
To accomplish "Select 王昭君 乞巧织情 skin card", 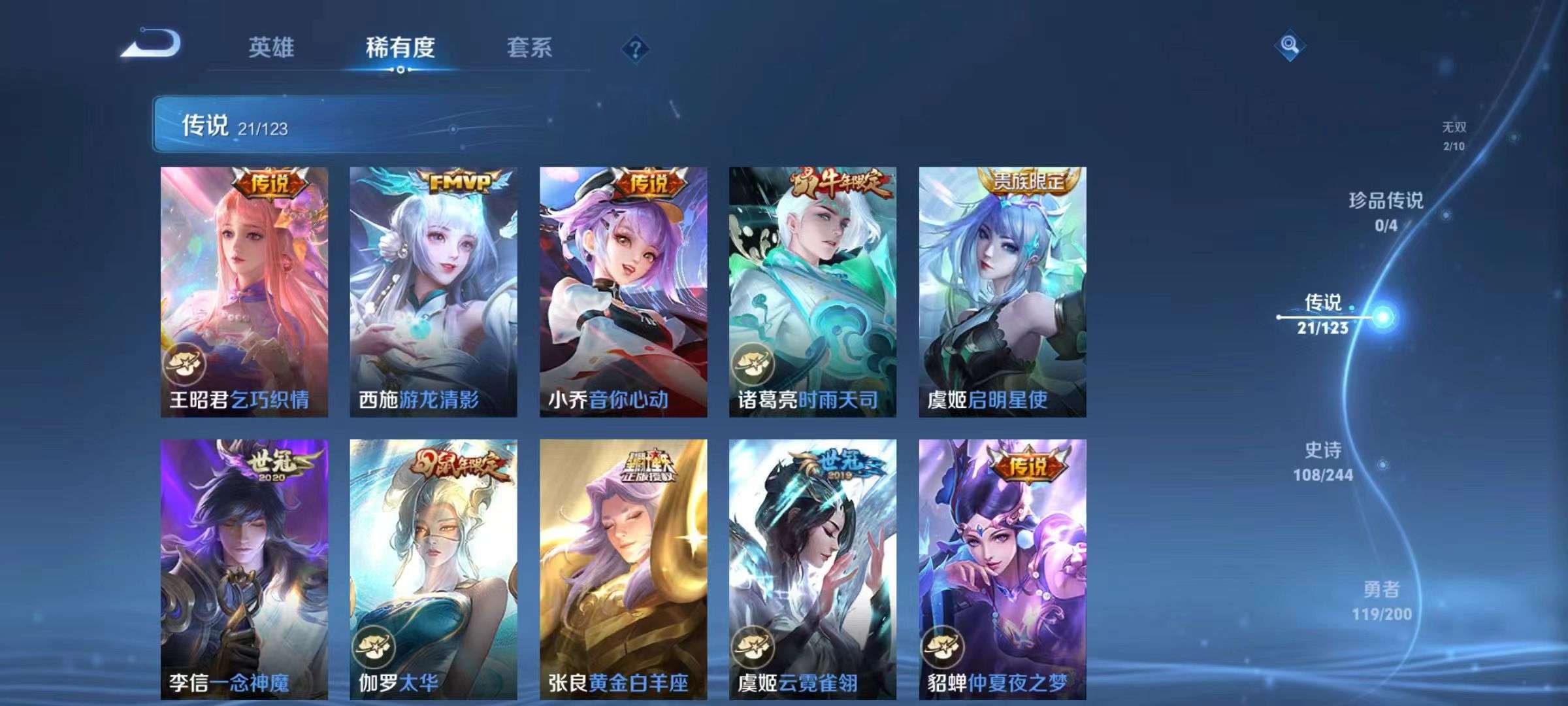I will point(244,292).
